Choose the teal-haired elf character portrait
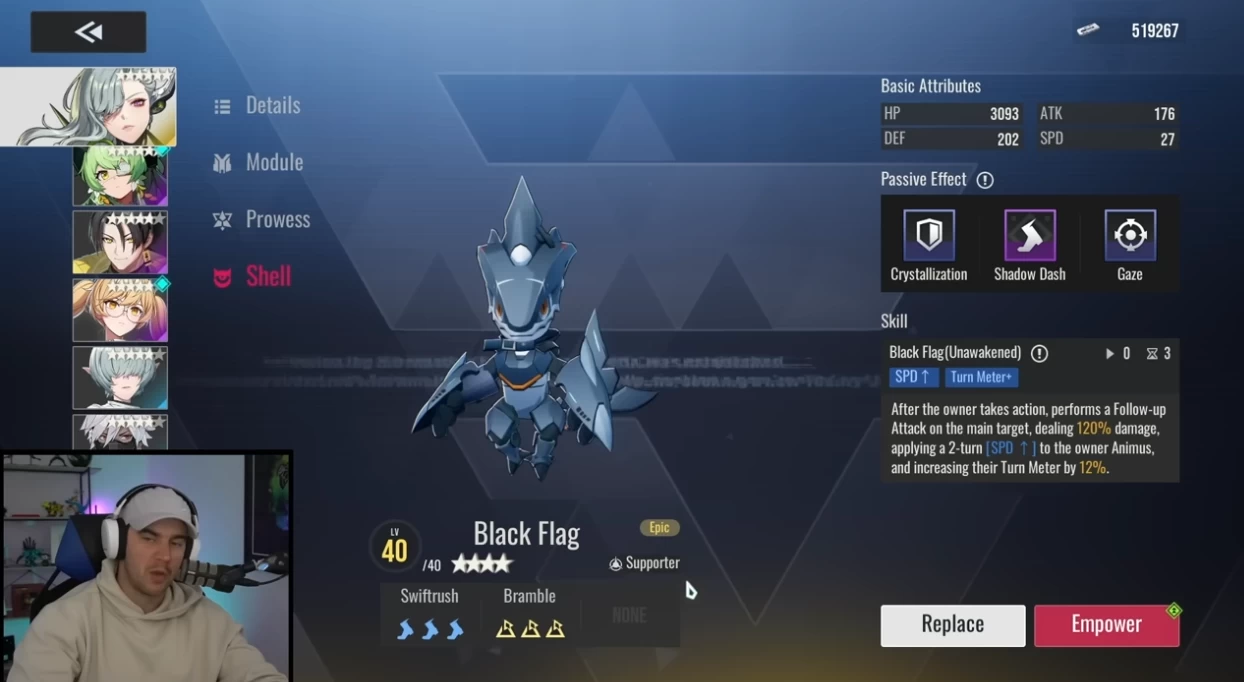This screenshot has height=682, width=1244. coord(120,377)
